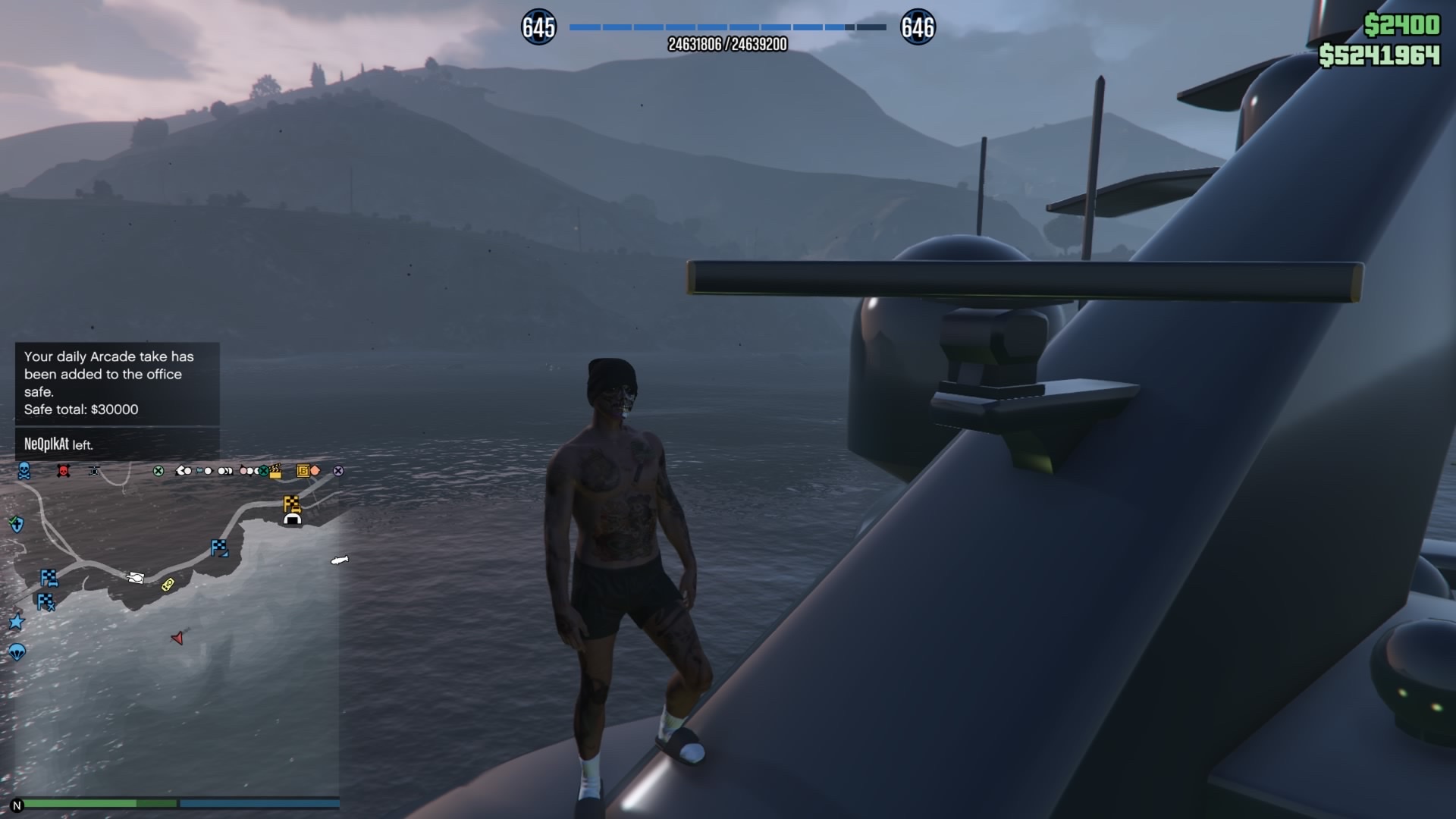Click the yellow keycard collectible marker
Viewport: 1456px width, 819px height.
tap(168, 584)
